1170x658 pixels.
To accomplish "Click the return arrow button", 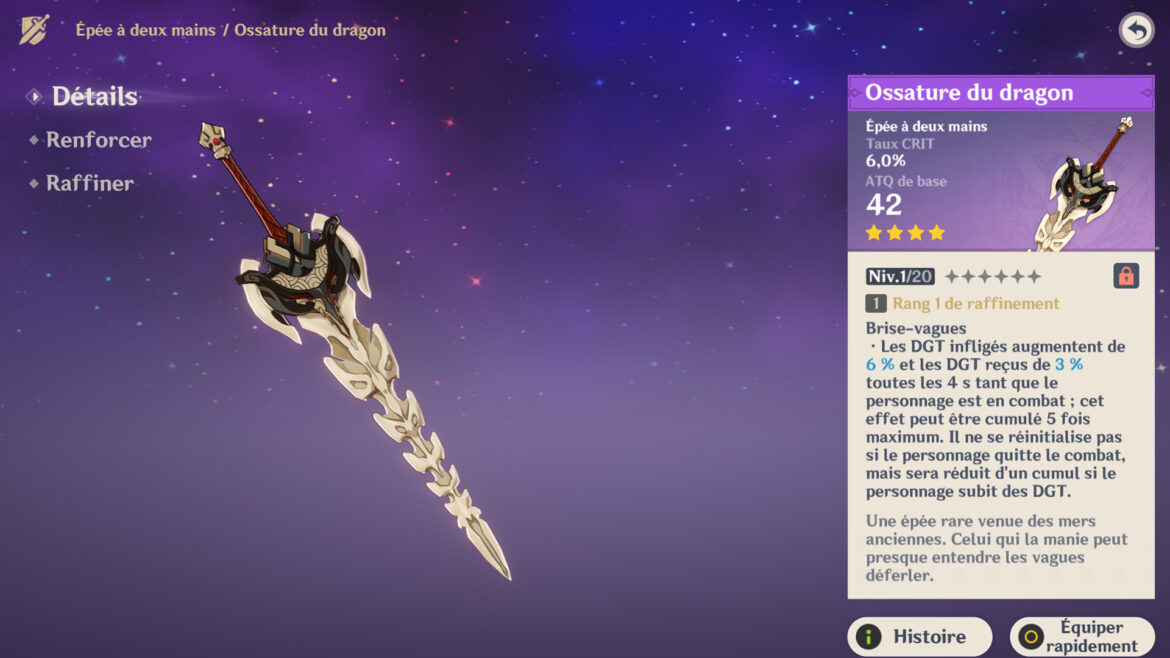I will click(x=1136, y=30).
